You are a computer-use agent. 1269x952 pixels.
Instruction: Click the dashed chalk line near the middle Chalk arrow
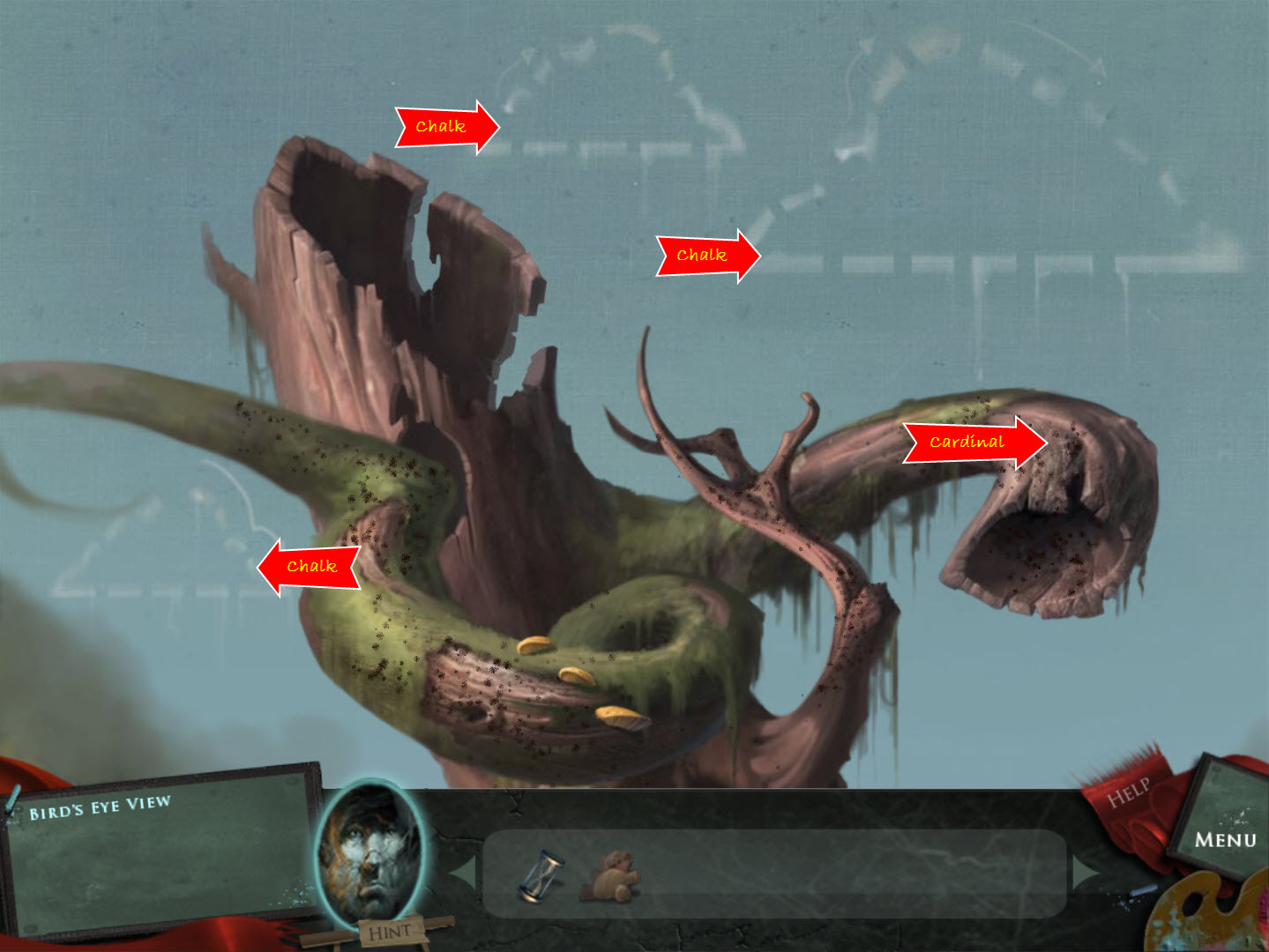coord(794,258)
